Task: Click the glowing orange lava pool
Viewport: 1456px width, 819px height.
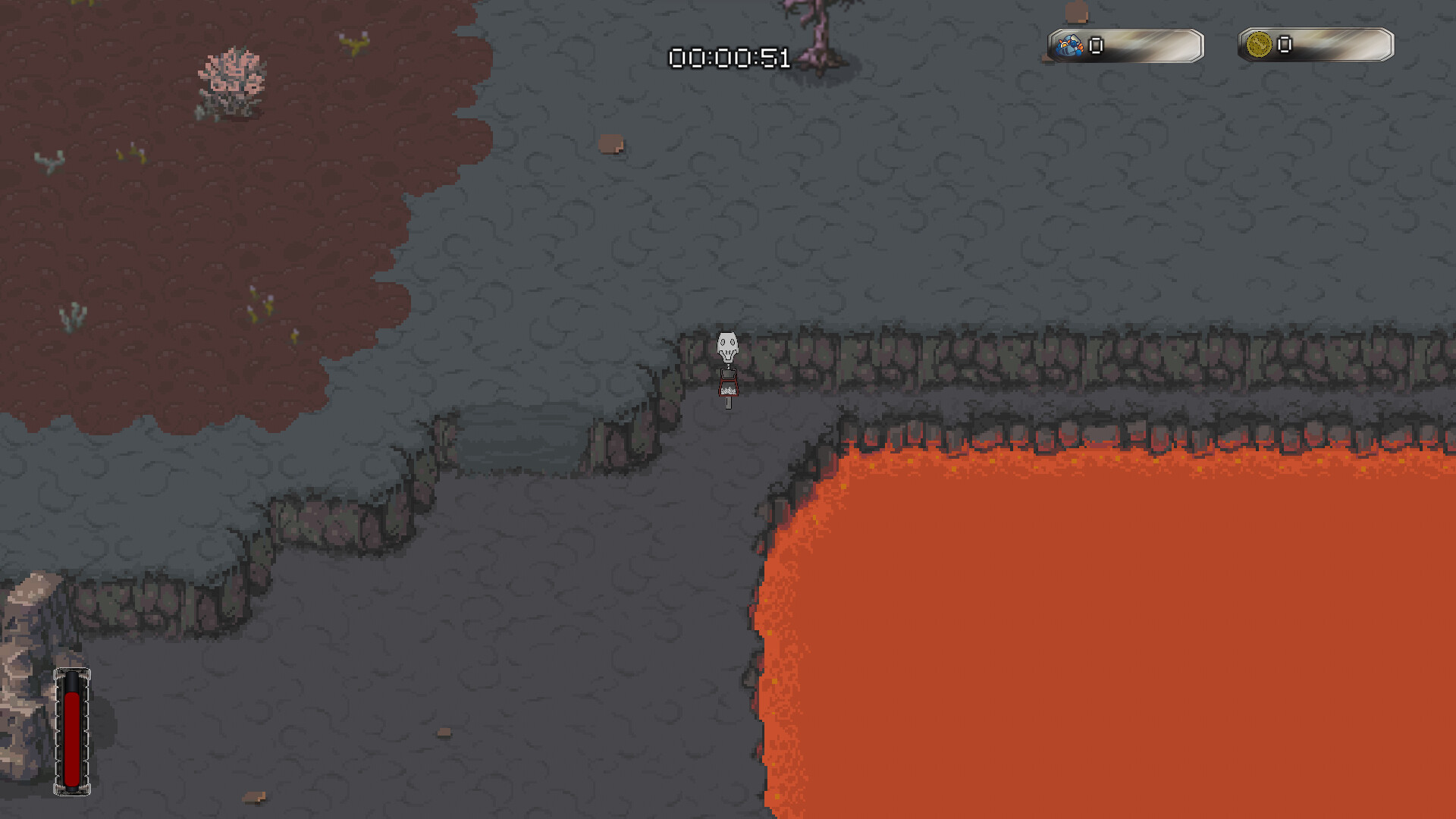Action: click(x=1100, y=645)
